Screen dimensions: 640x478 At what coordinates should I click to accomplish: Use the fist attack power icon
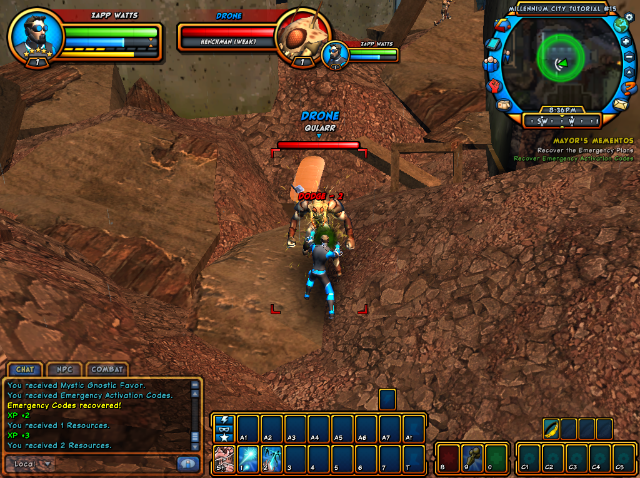click(222, 458)
